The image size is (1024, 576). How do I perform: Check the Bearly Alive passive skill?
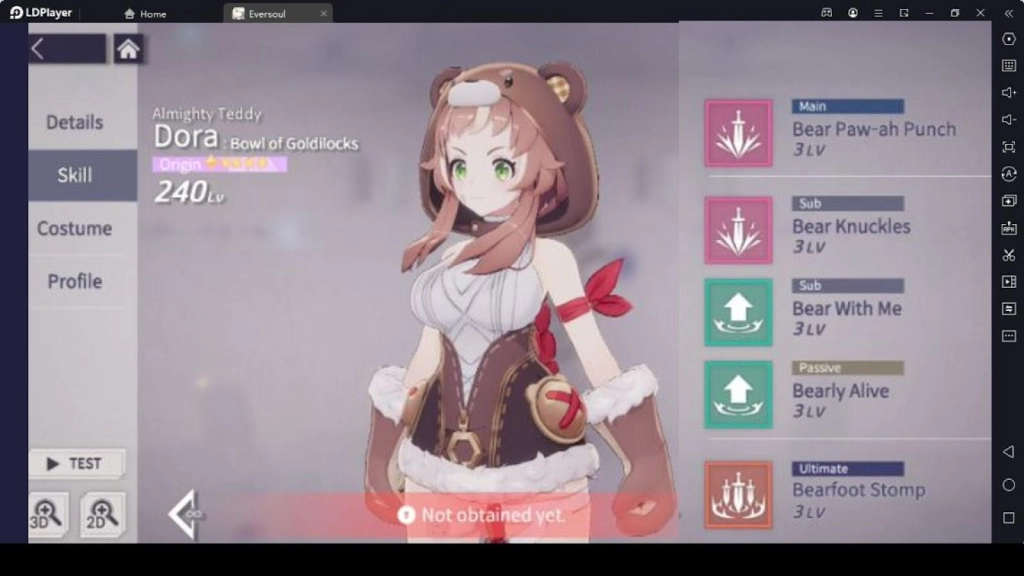738,395
